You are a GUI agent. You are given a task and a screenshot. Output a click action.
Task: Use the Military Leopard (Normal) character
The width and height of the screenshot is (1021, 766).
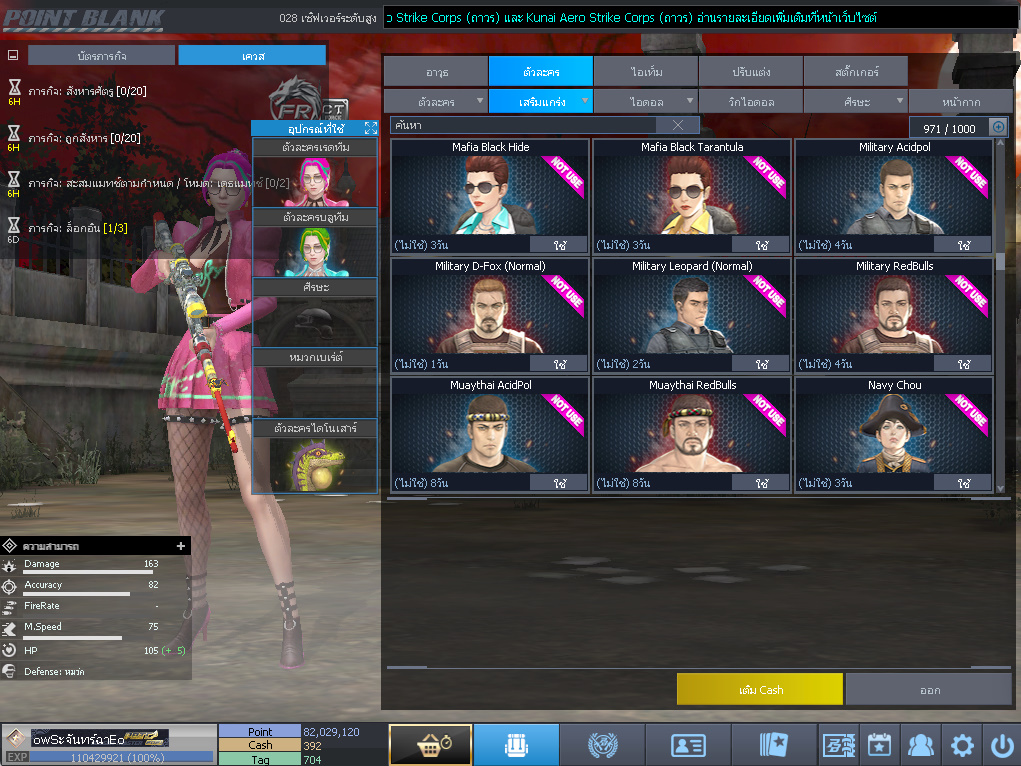click(761, 364)
